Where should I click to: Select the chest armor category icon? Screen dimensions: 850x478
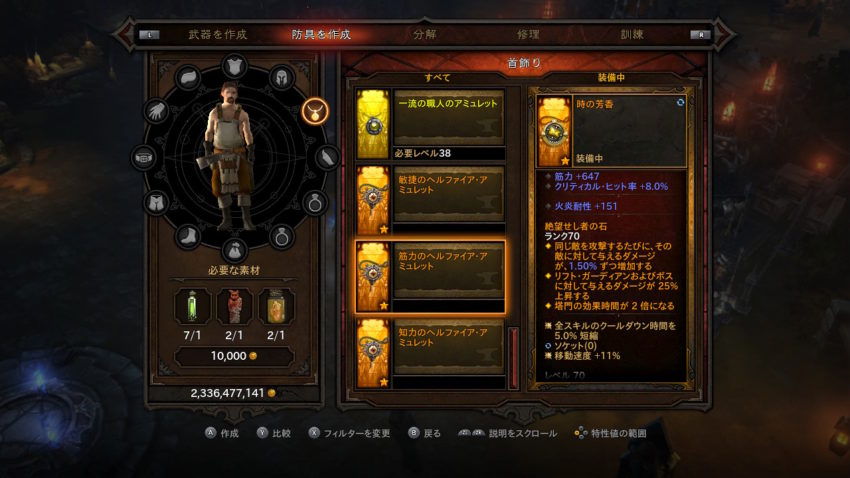click(x=231, y=66)
